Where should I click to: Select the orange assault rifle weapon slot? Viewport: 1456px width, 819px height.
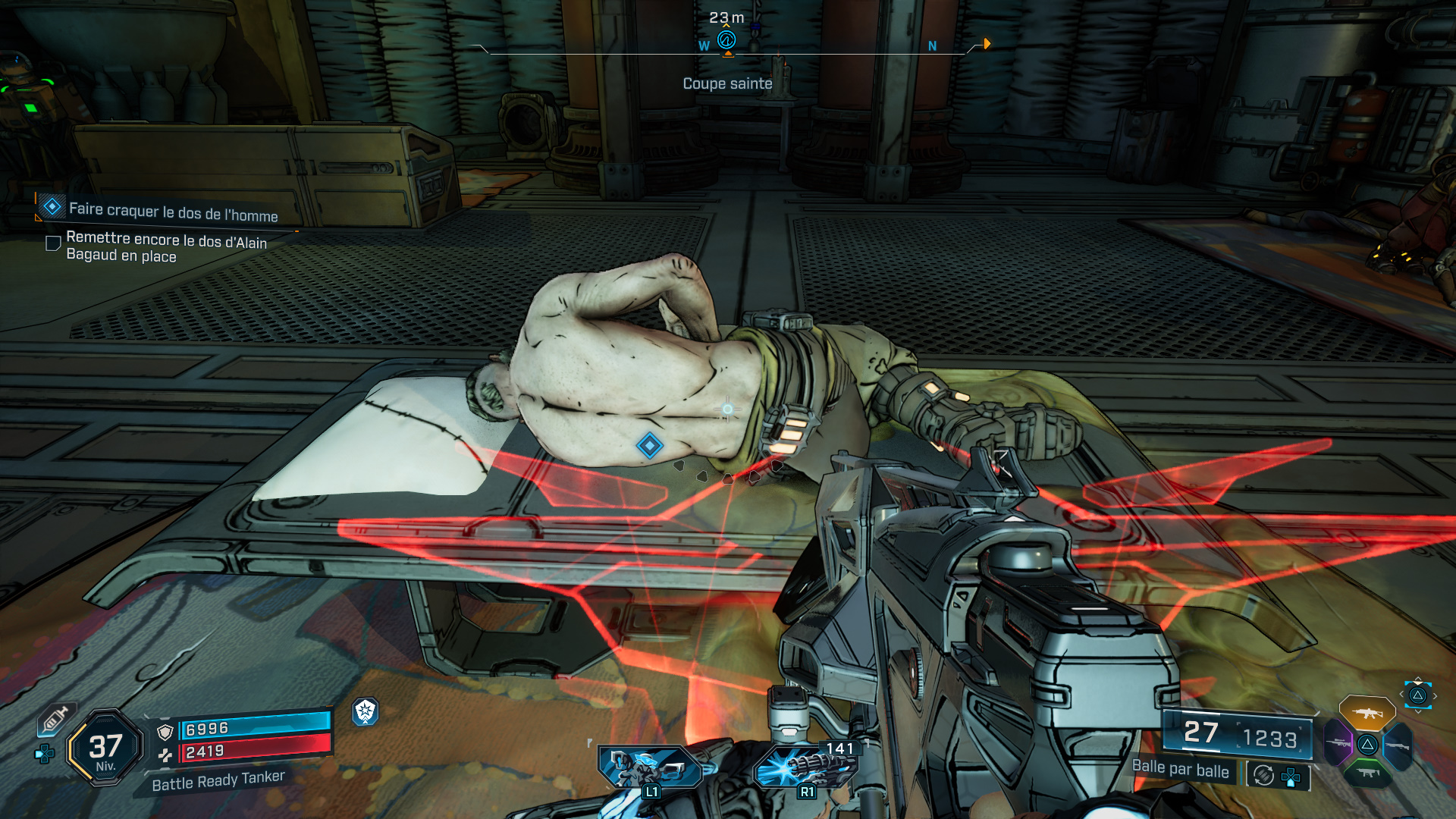coord(1367,714)
